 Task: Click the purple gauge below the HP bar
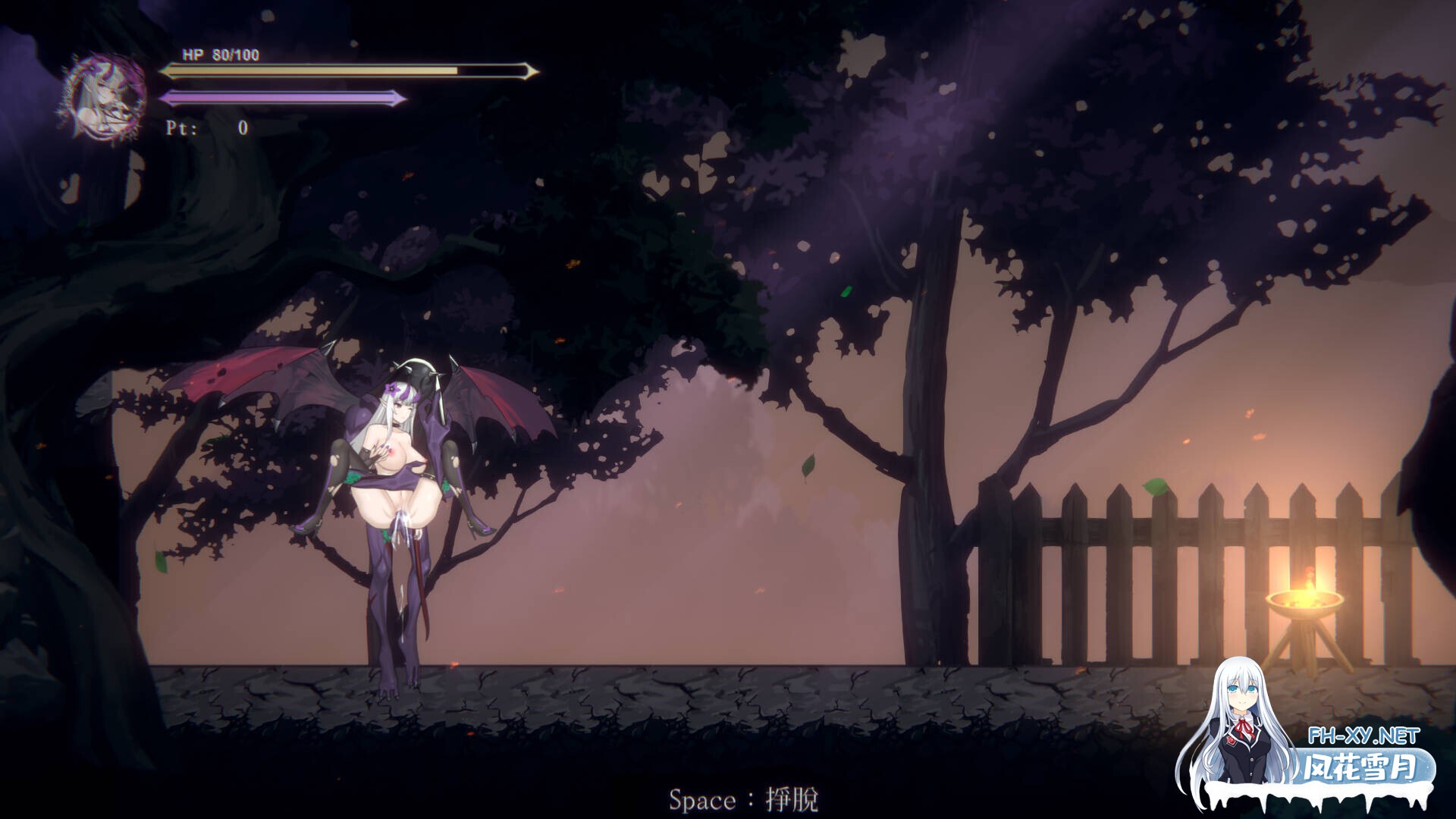coord(281,98)
